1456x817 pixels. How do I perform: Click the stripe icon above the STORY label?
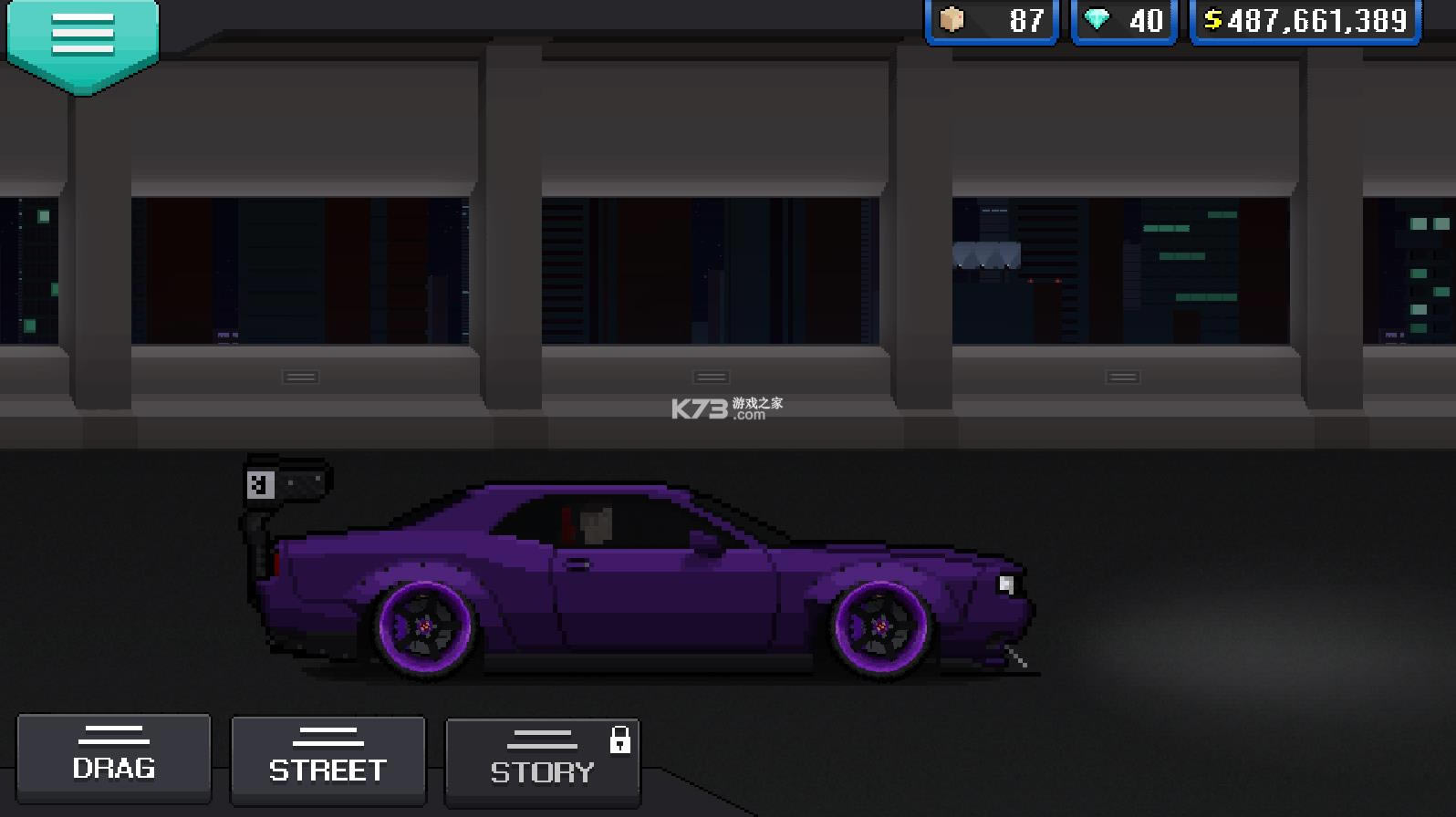point(542,737)
